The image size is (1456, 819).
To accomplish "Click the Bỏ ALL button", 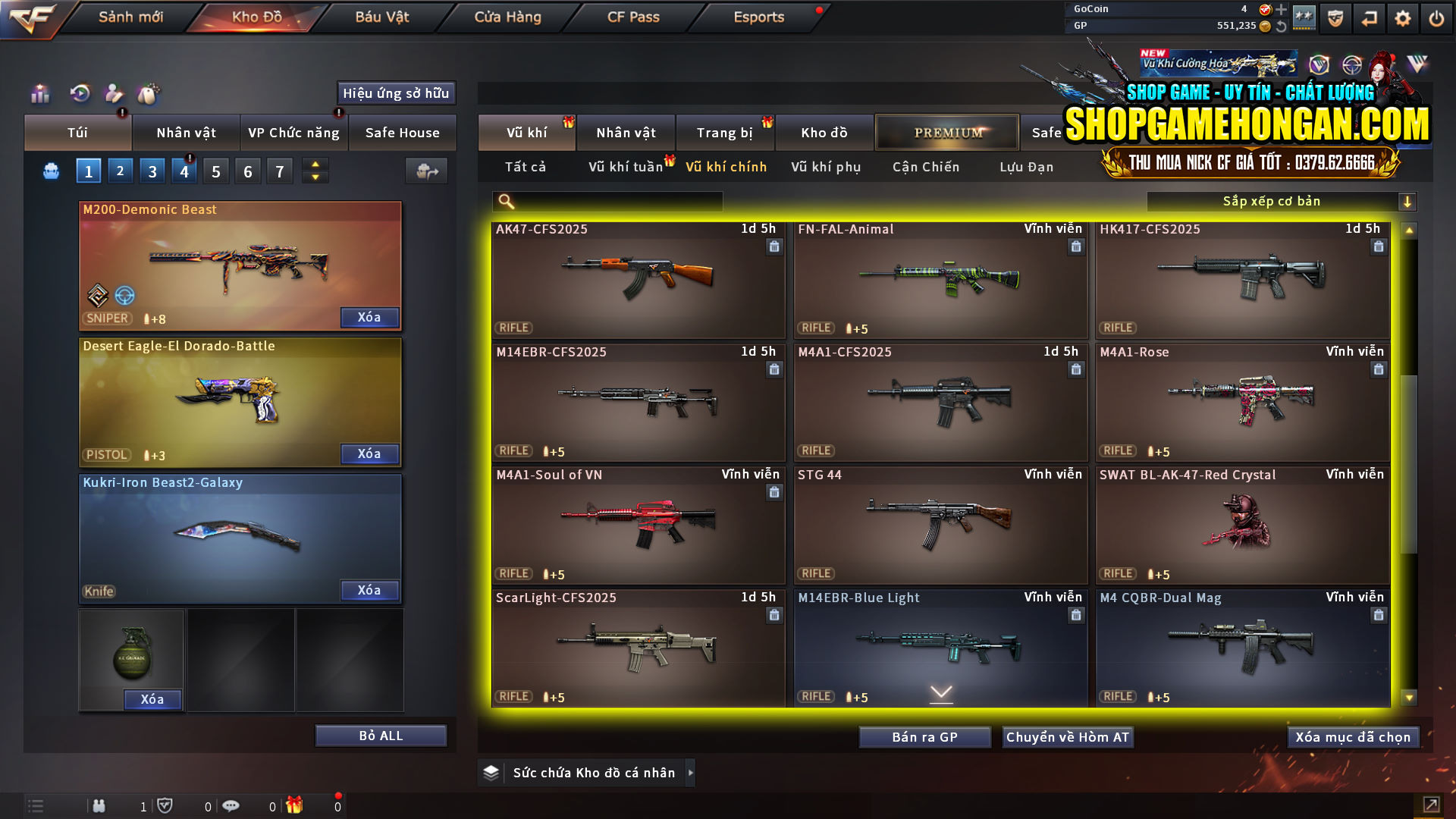I will 380,735.
